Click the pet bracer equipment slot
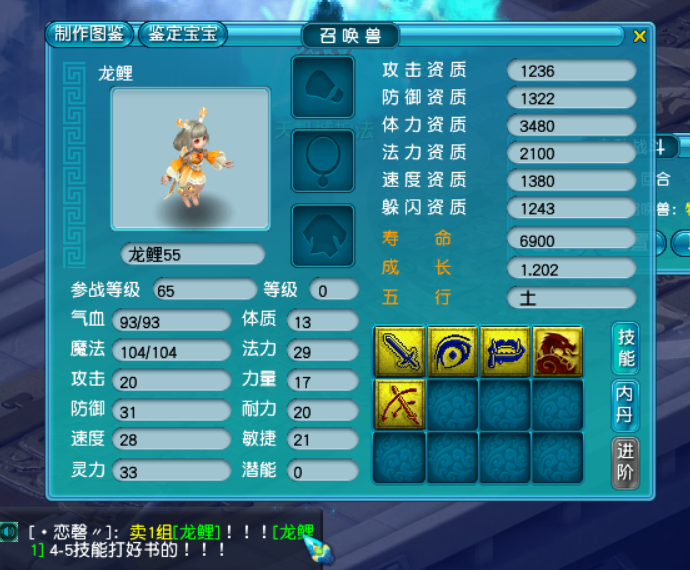This screenshot has height=570, width=690. pyautogui.click(x=322, y=87)
